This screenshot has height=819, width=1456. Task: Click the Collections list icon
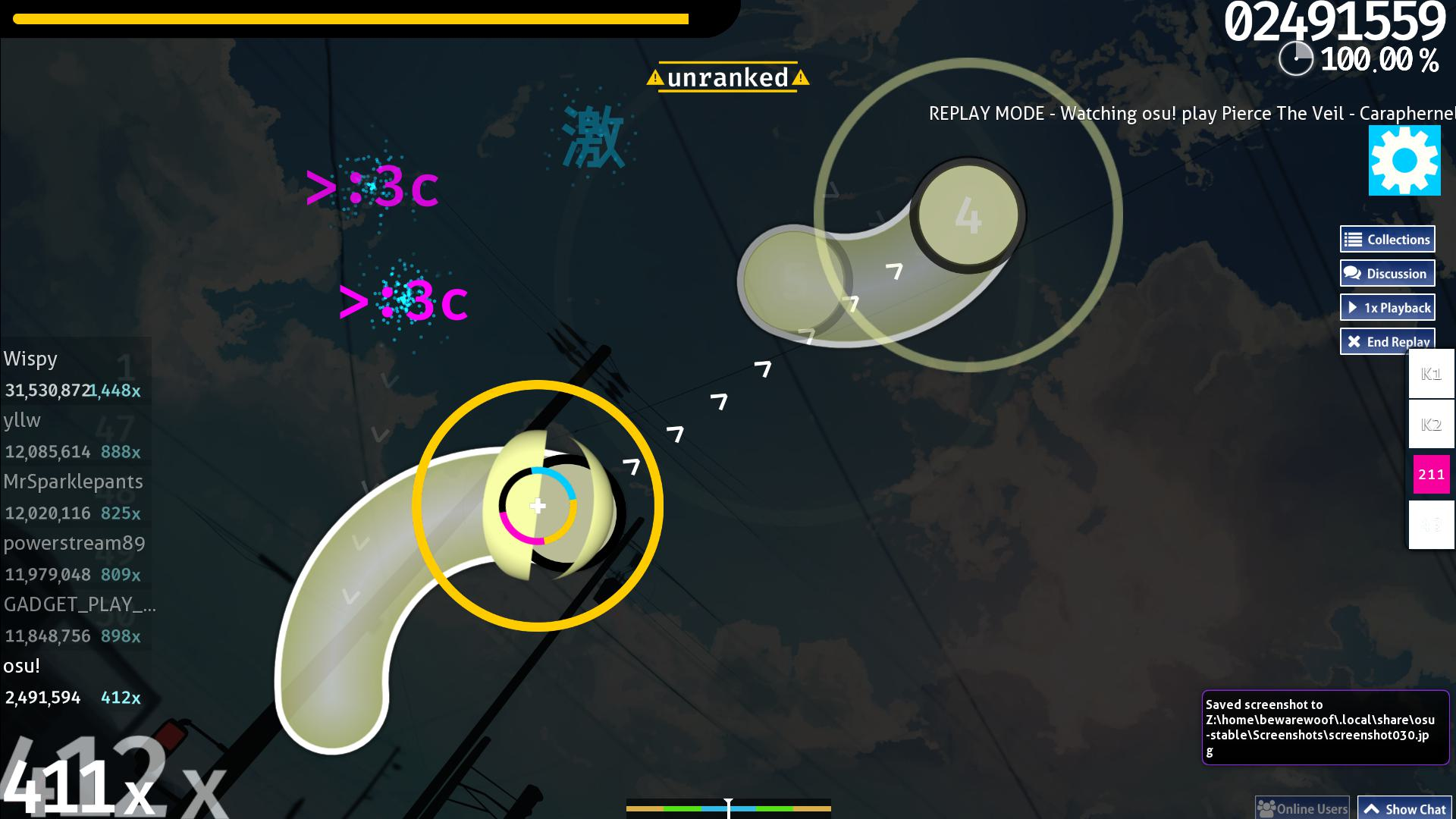1353,238
